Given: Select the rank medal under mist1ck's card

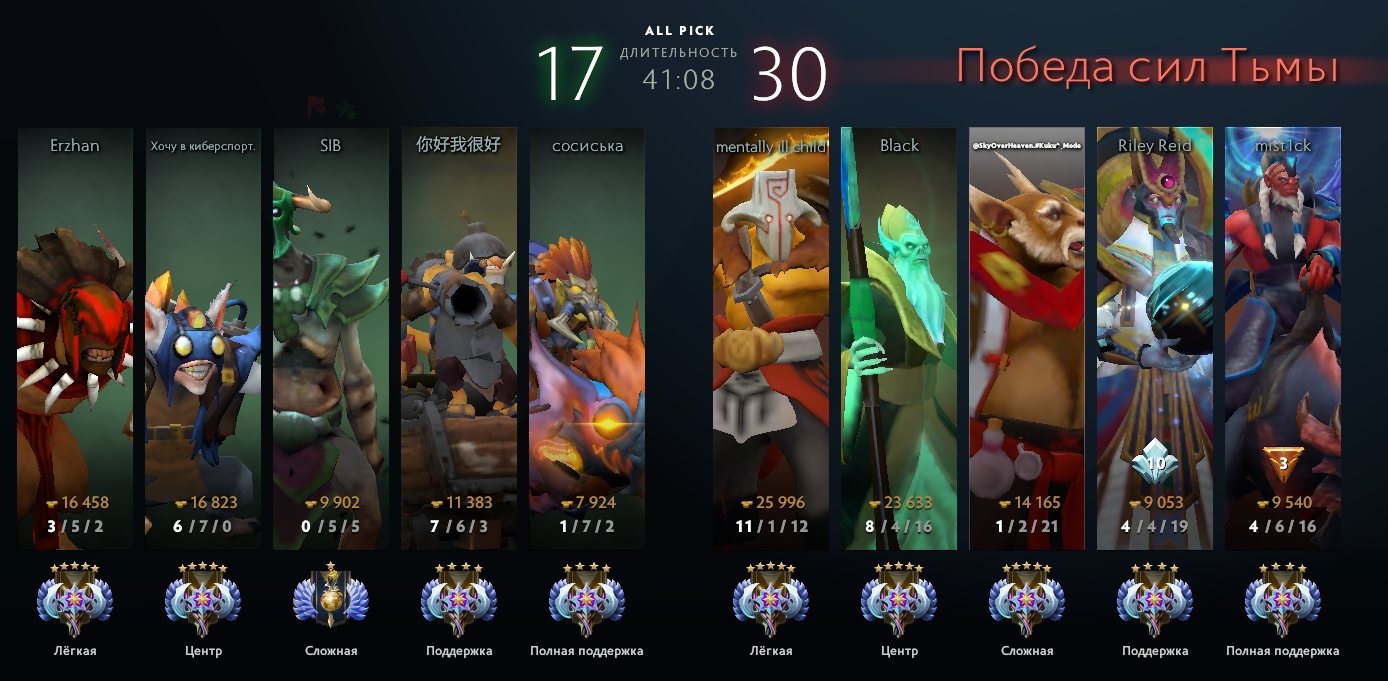Looking at the screenshot, I should pyautogui.click(x=1283, y=601).
